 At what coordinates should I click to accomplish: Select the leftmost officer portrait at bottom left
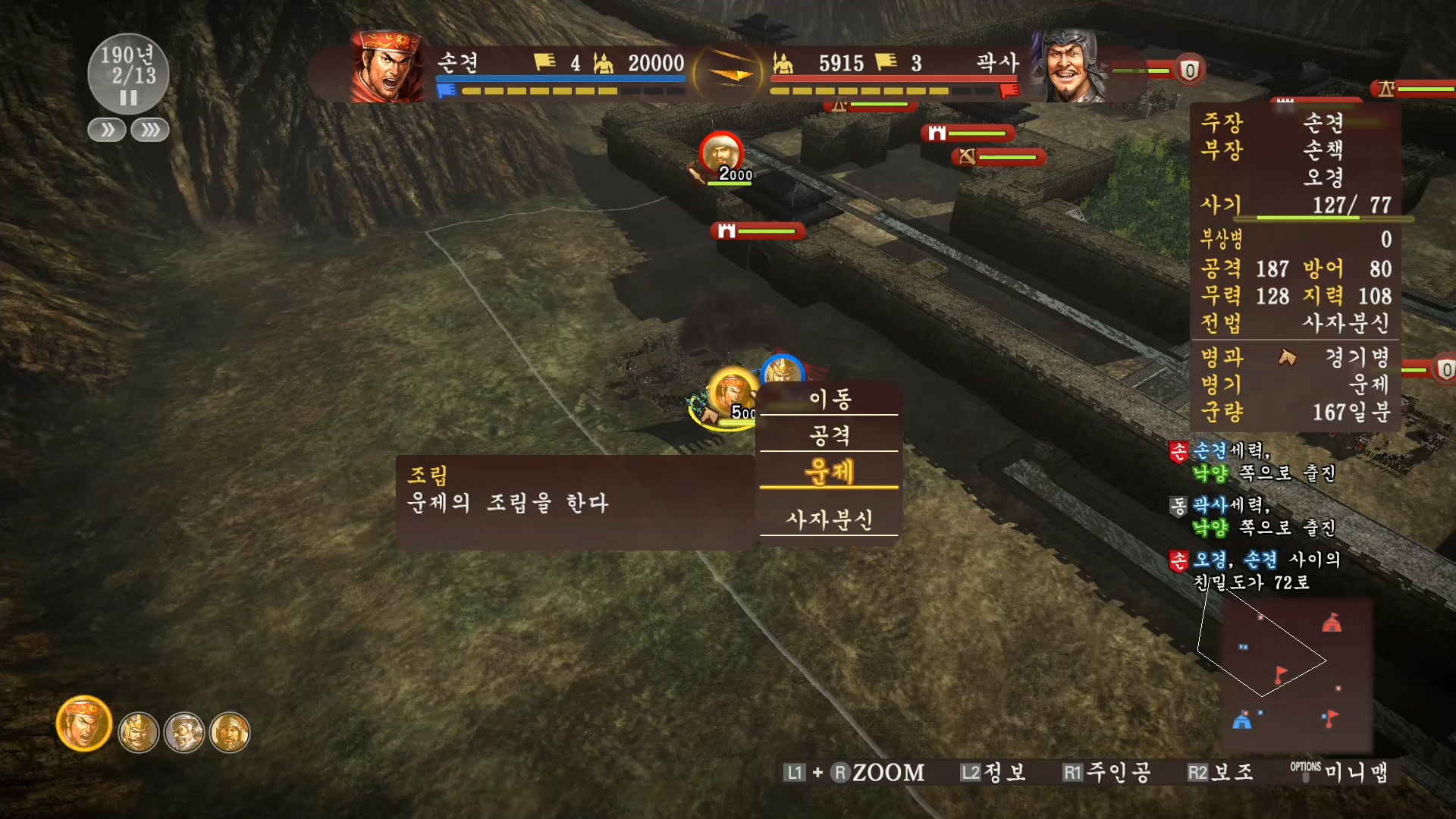(83, 724)
